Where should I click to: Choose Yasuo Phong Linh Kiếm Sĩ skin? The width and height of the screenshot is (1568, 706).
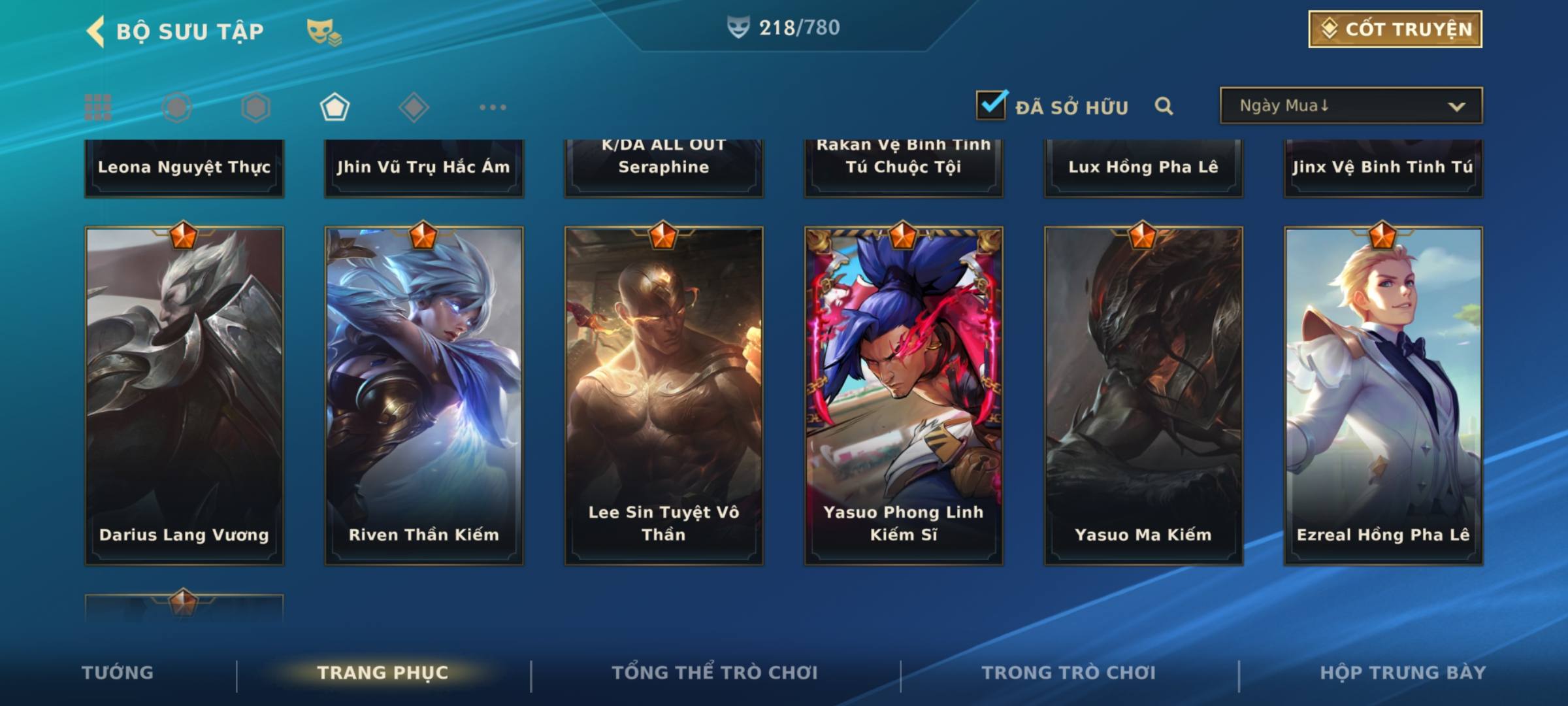pos(904,395)
